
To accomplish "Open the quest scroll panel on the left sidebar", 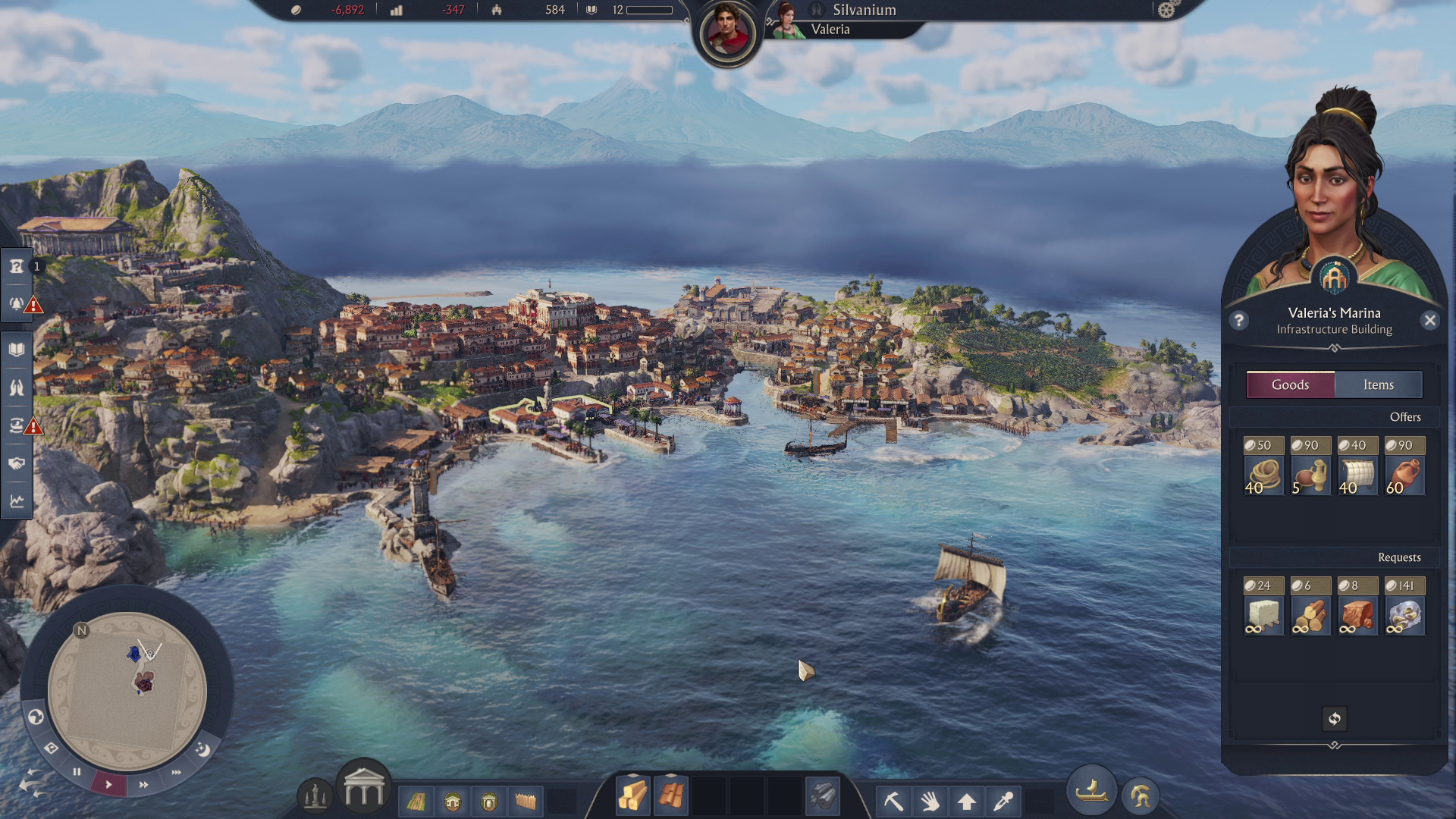I will pyautogui.click(x=15, y=267).
